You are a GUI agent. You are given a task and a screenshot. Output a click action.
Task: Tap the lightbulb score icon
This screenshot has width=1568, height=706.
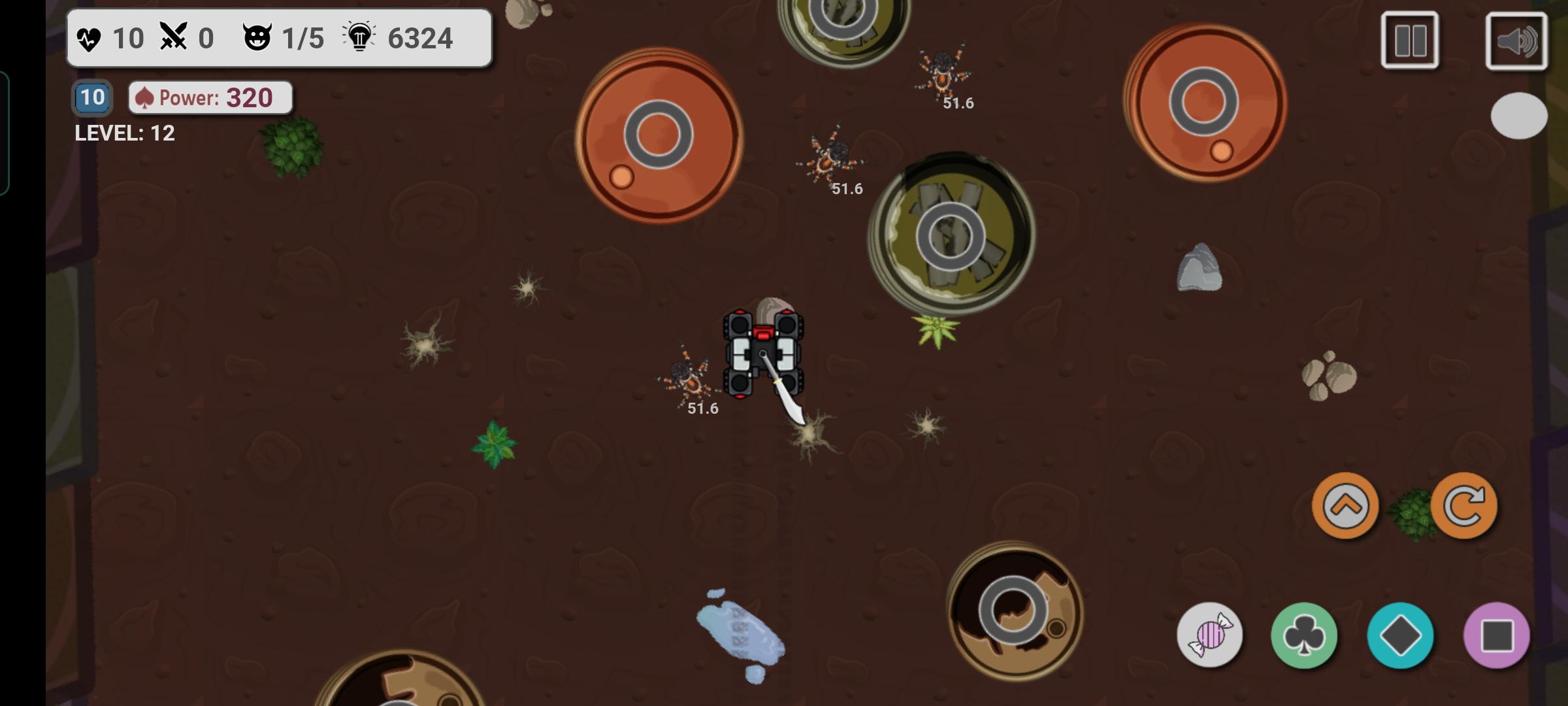358,38
